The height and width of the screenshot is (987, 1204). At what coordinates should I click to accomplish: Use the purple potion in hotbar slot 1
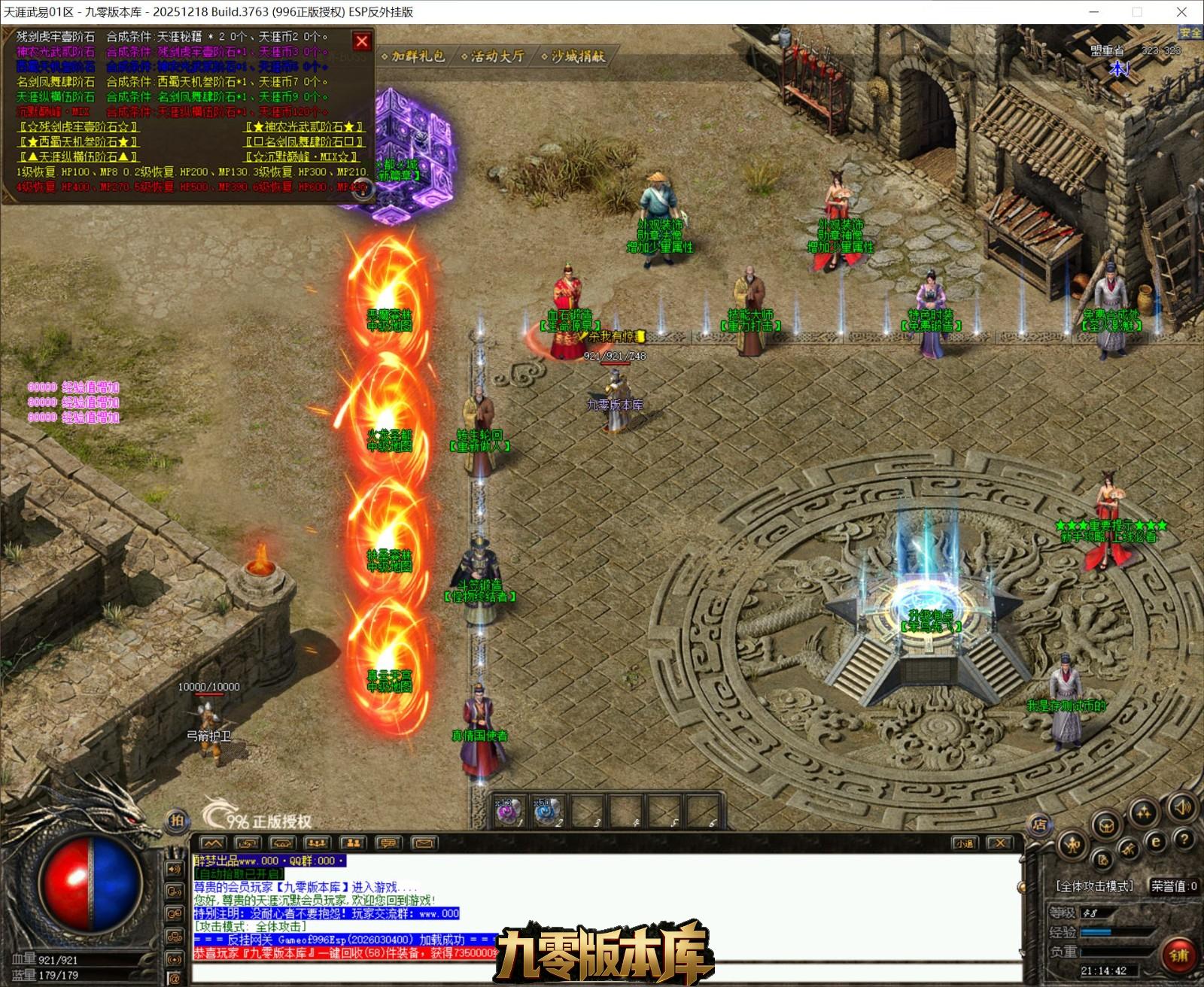(509, 812)
